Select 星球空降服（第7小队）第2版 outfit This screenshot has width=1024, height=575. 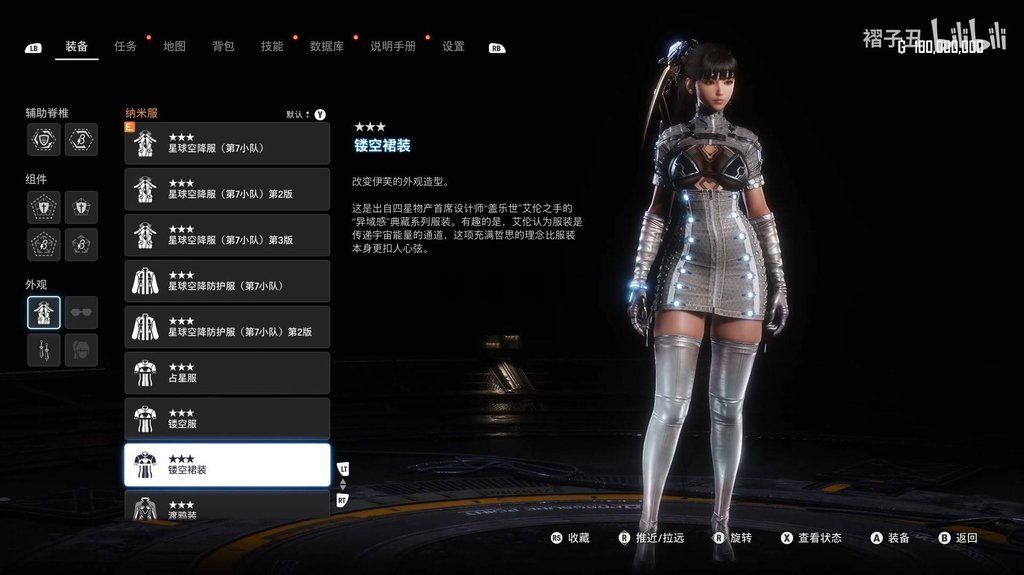coord(227,189)
